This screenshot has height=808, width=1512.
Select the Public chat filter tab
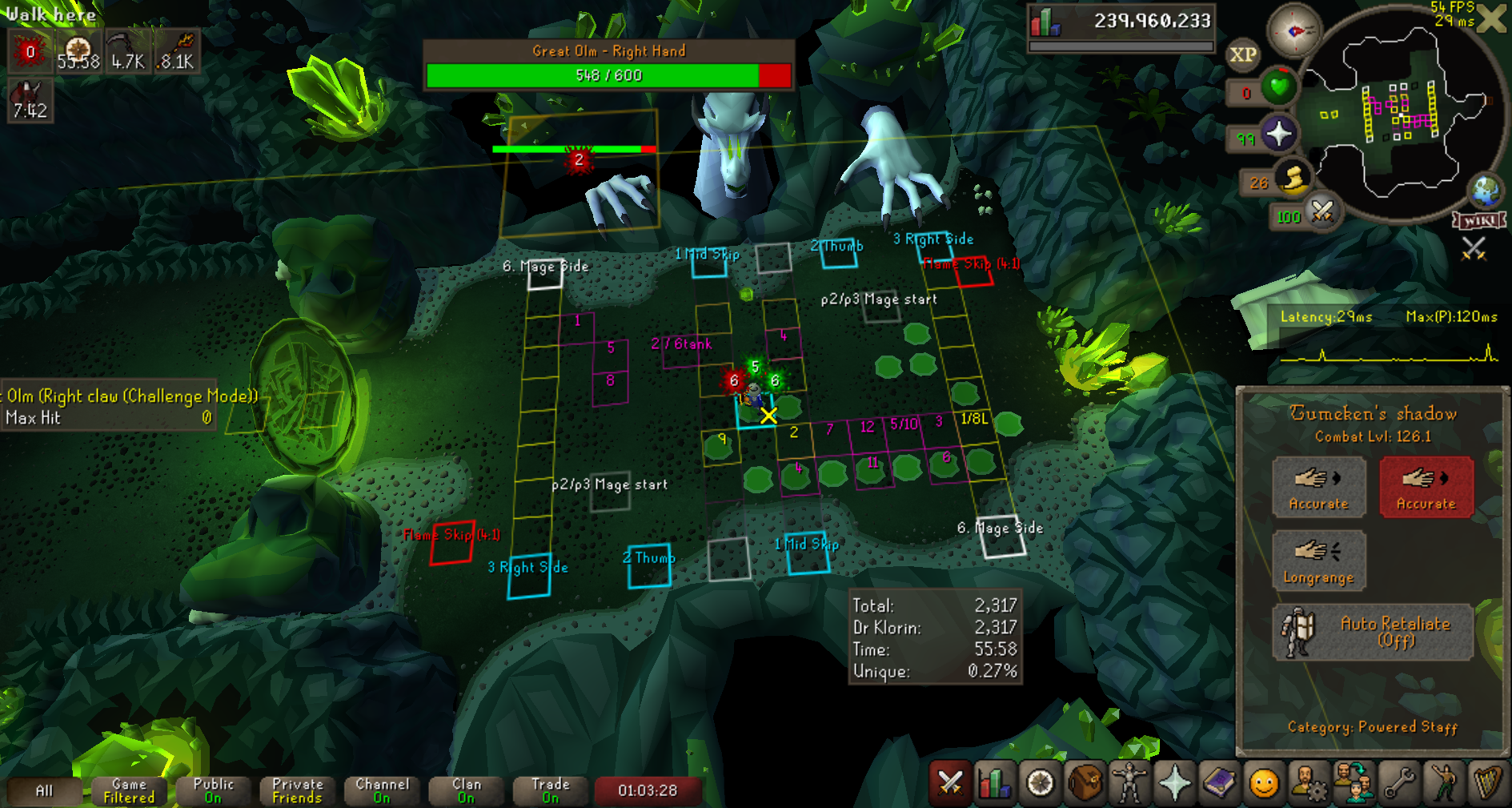pos(213,790)
